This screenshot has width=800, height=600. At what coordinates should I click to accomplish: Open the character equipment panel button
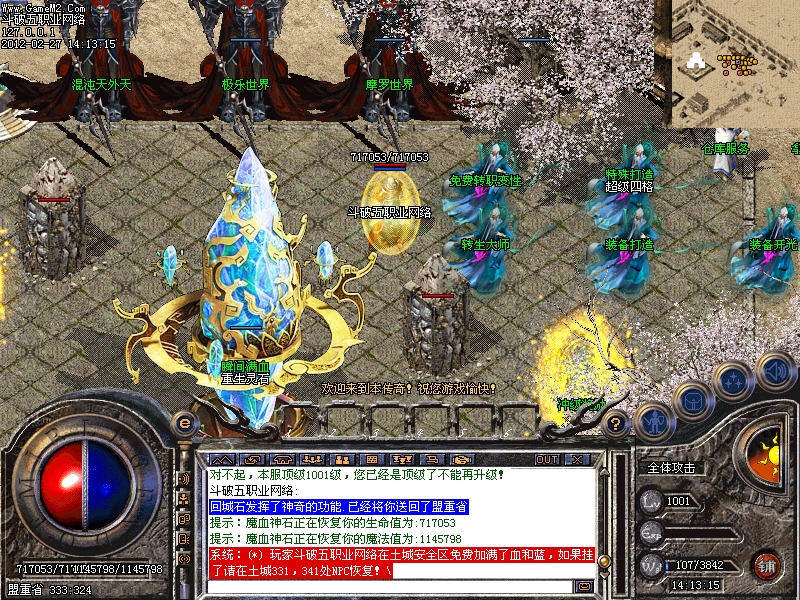coord(652,421)
